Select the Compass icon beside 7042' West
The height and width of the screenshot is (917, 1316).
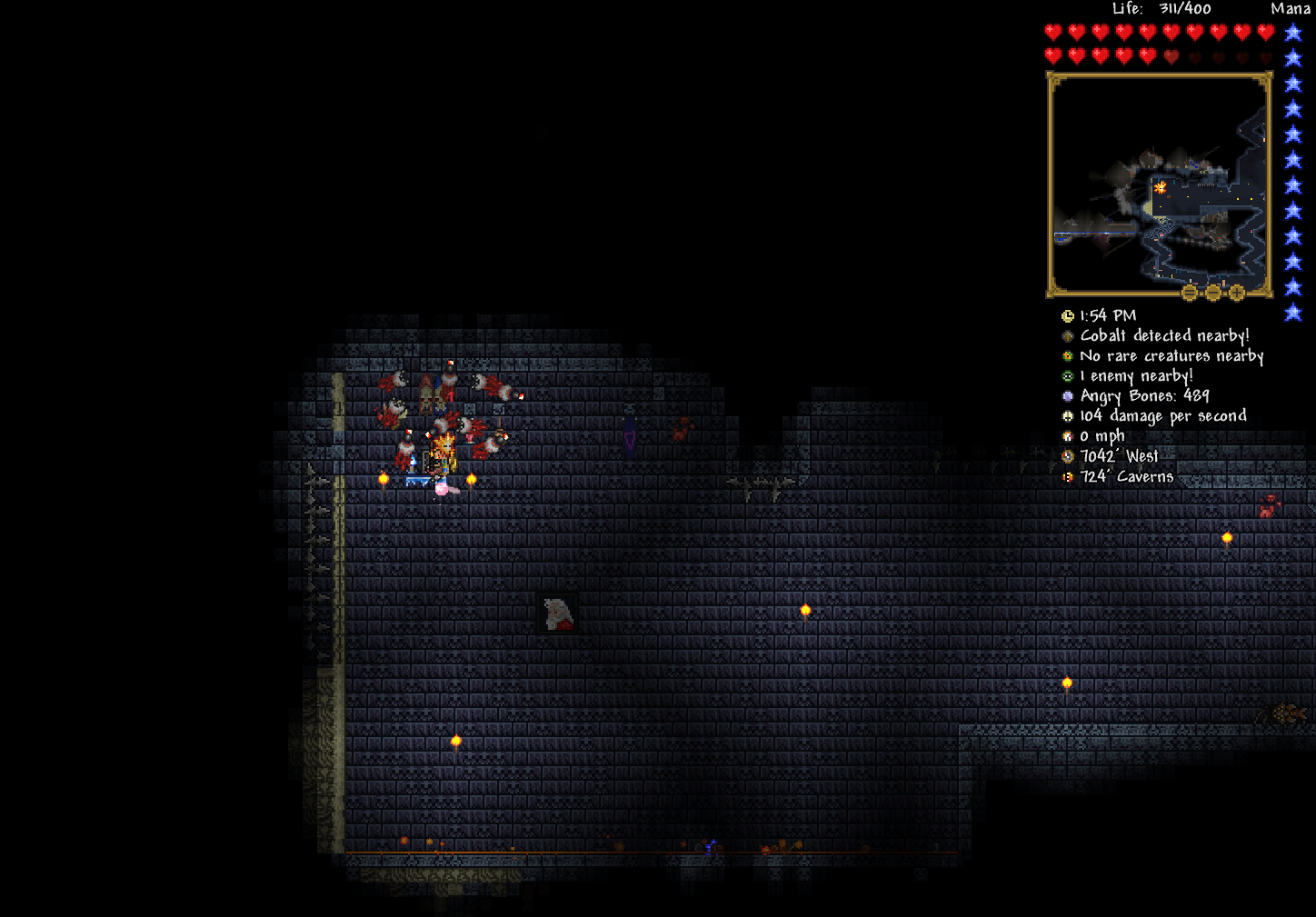coord(1067,455)
